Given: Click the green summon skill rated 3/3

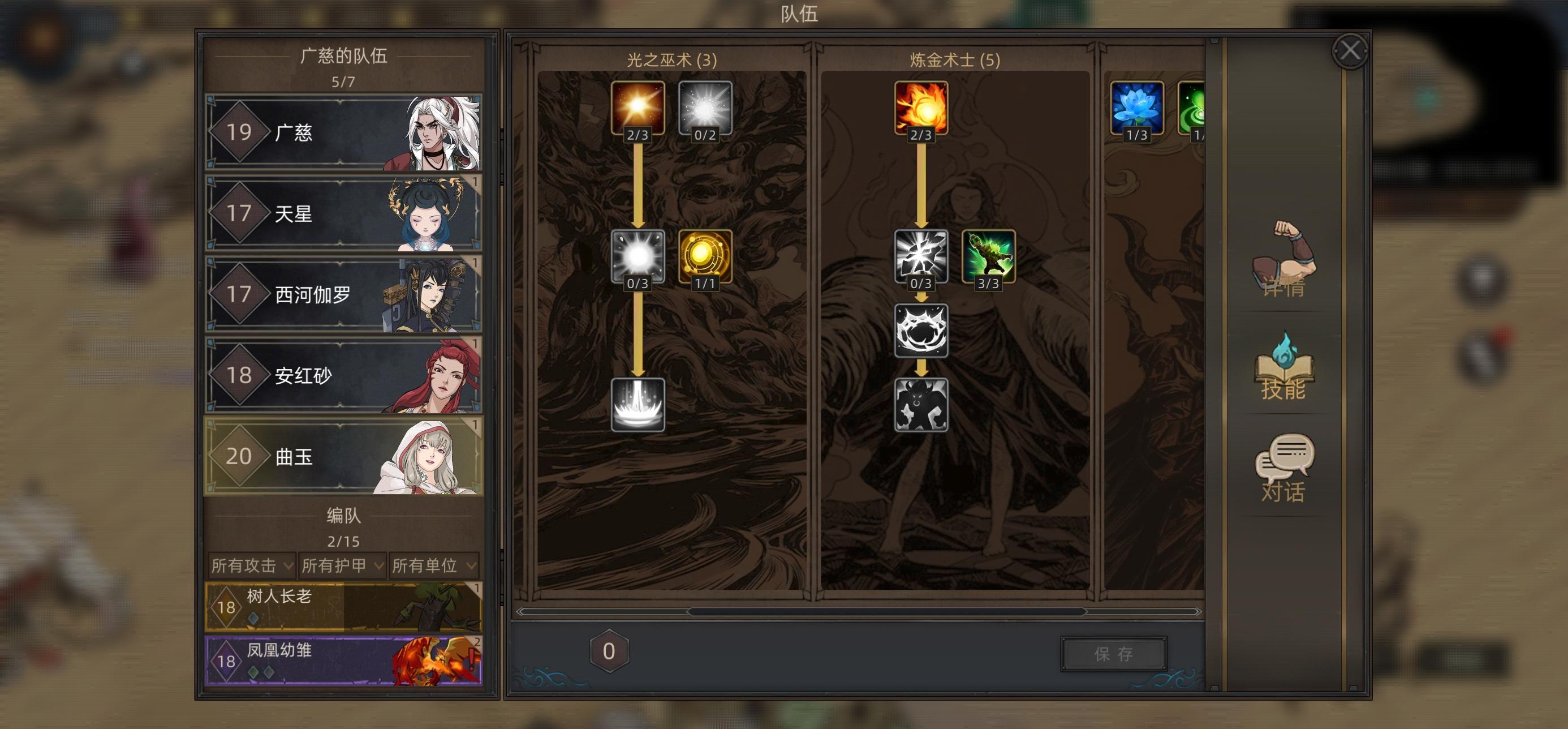Looking at the screenshot, I should tap(989, 259).
